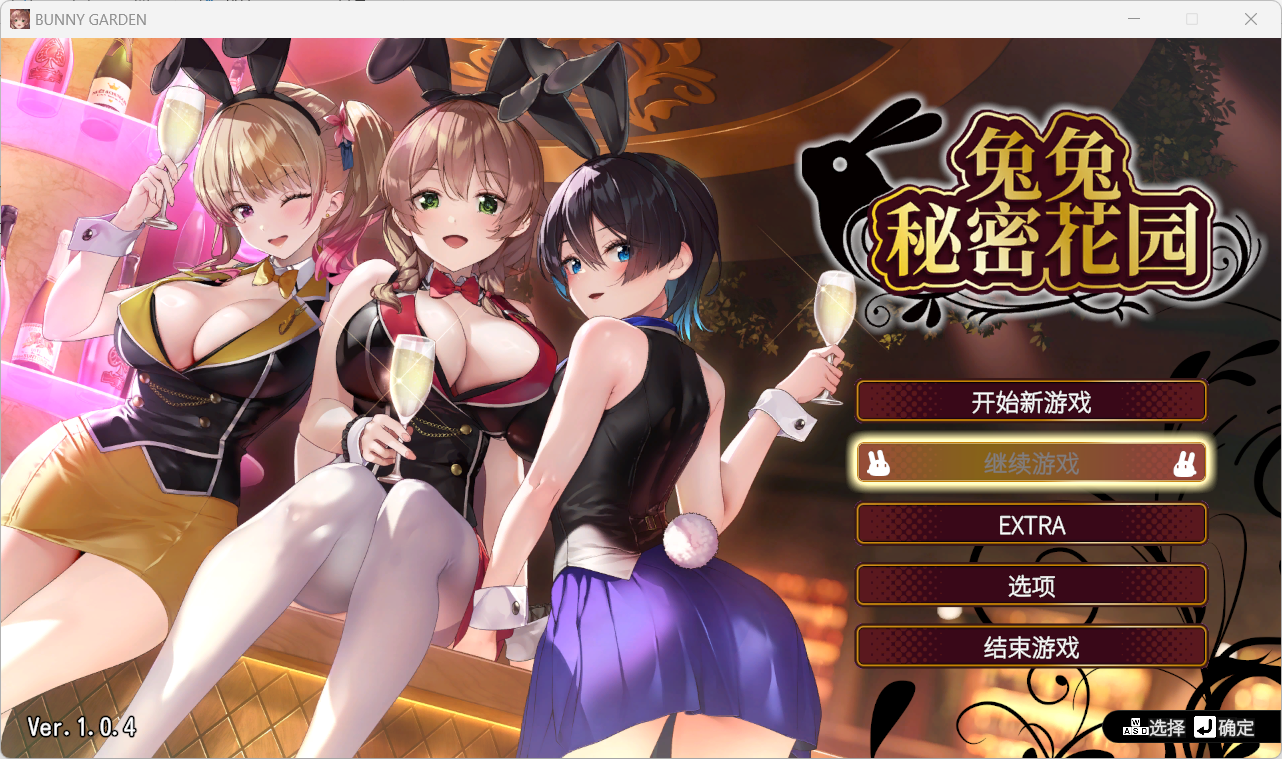Click the Enter key icon next to 确定

1203,728
